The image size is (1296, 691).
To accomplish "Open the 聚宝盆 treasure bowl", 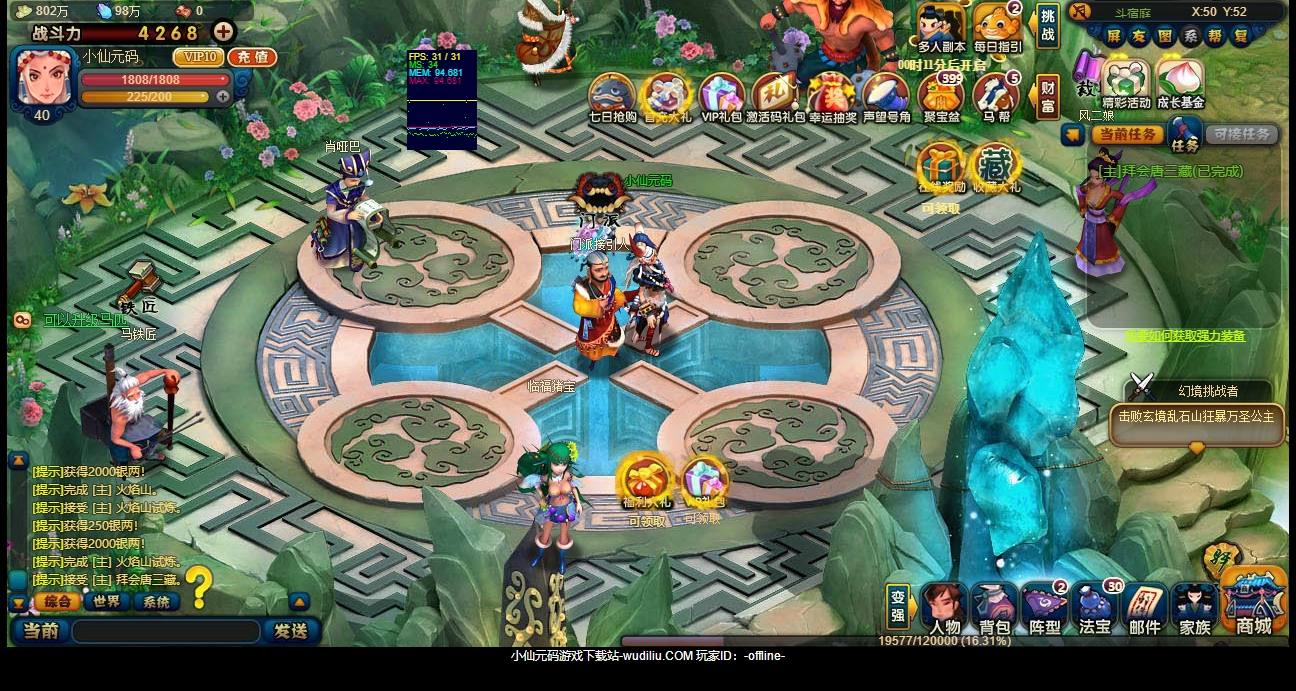I will (x=941, y=97).
